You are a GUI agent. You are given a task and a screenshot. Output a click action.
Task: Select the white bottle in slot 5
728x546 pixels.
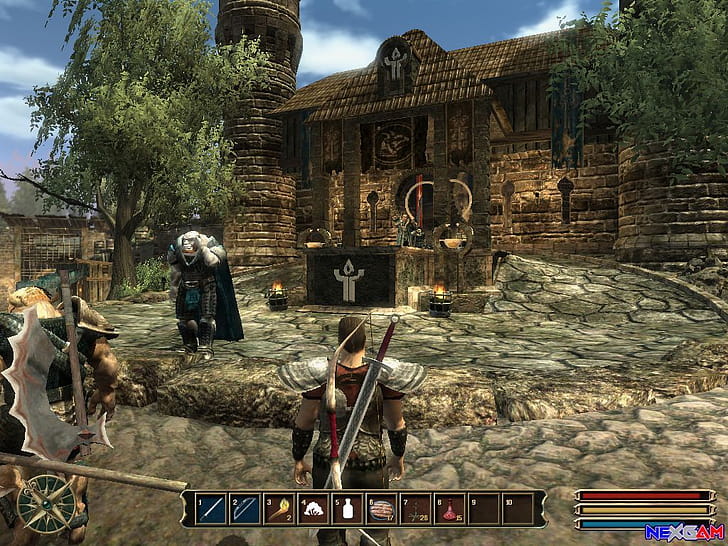(x=346, y=509)
